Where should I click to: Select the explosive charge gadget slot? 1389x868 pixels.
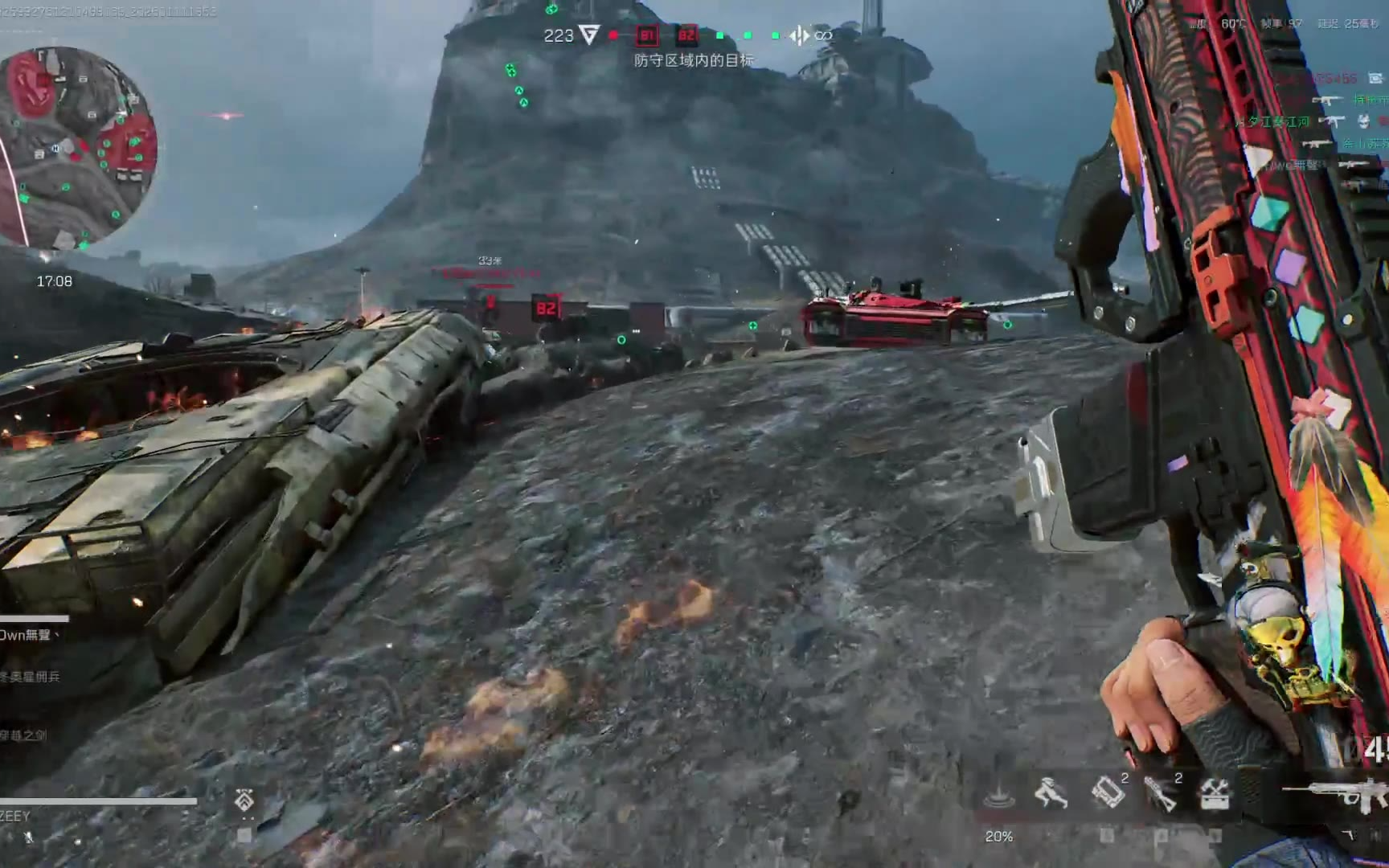pos(1108,792)
